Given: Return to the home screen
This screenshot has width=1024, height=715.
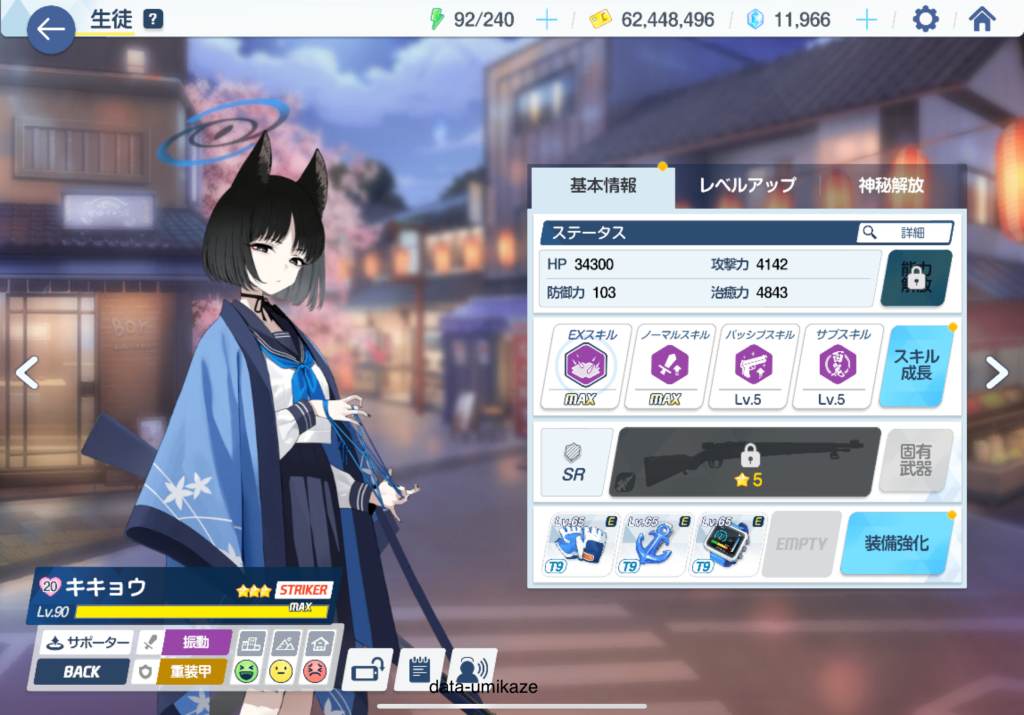Looking at the screenshot, I should pyautogui.click(x=982, y=19).
